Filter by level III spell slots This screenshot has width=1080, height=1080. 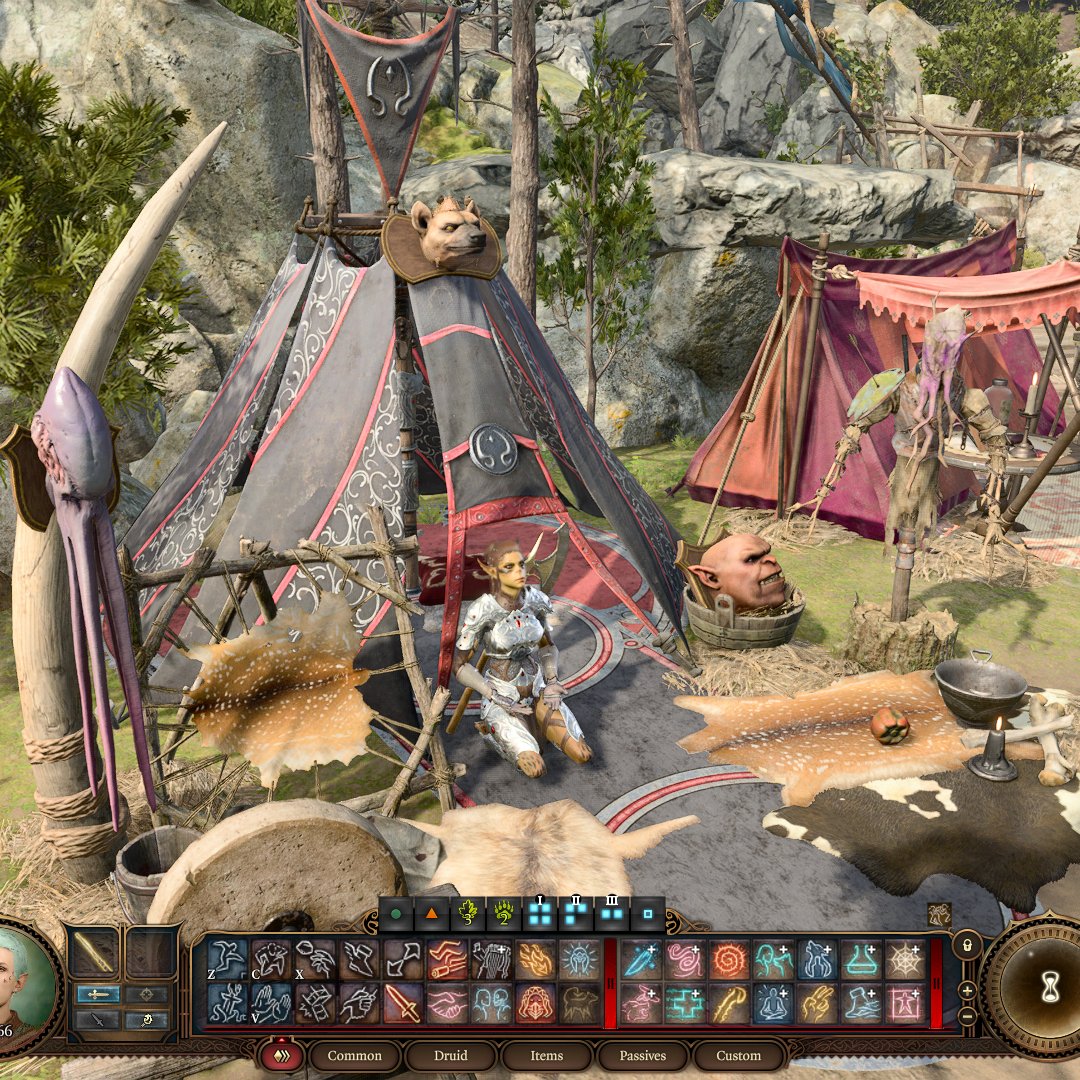click(610, 913)
